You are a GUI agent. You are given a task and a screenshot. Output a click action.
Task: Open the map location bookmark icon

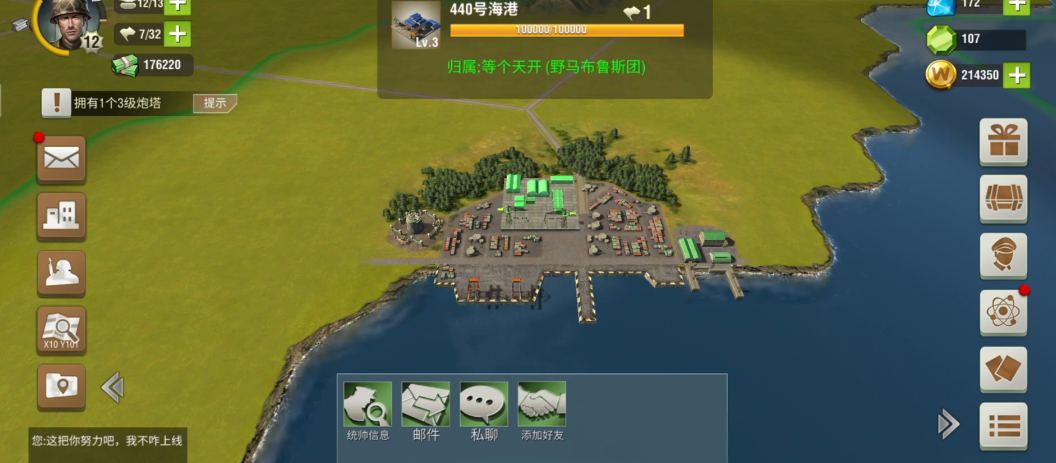point(61,386)
